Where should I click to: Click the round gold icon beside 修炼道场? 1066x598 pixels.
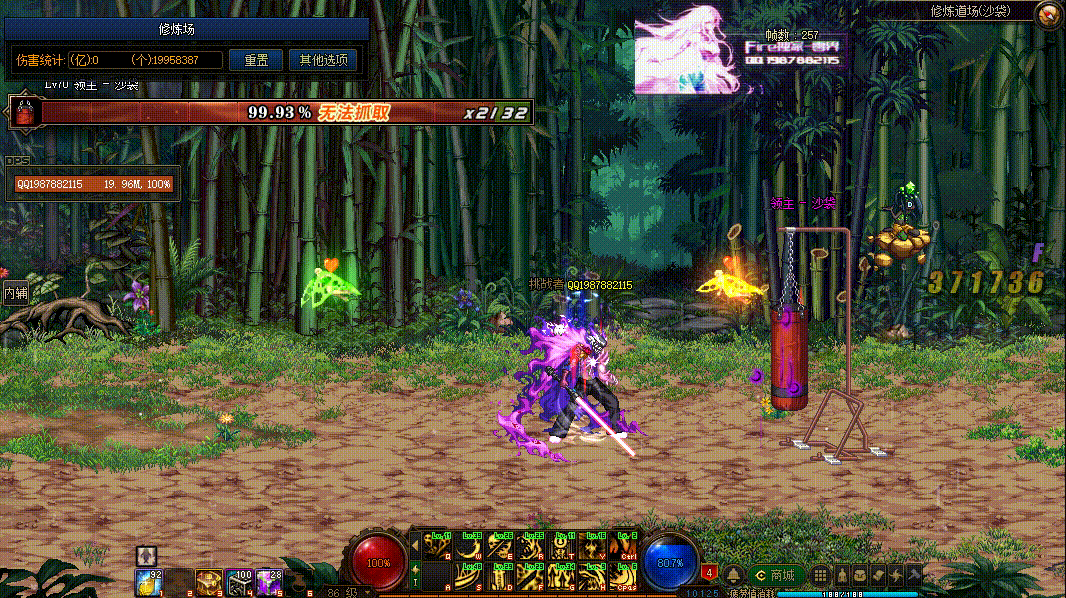[1048, 14]
